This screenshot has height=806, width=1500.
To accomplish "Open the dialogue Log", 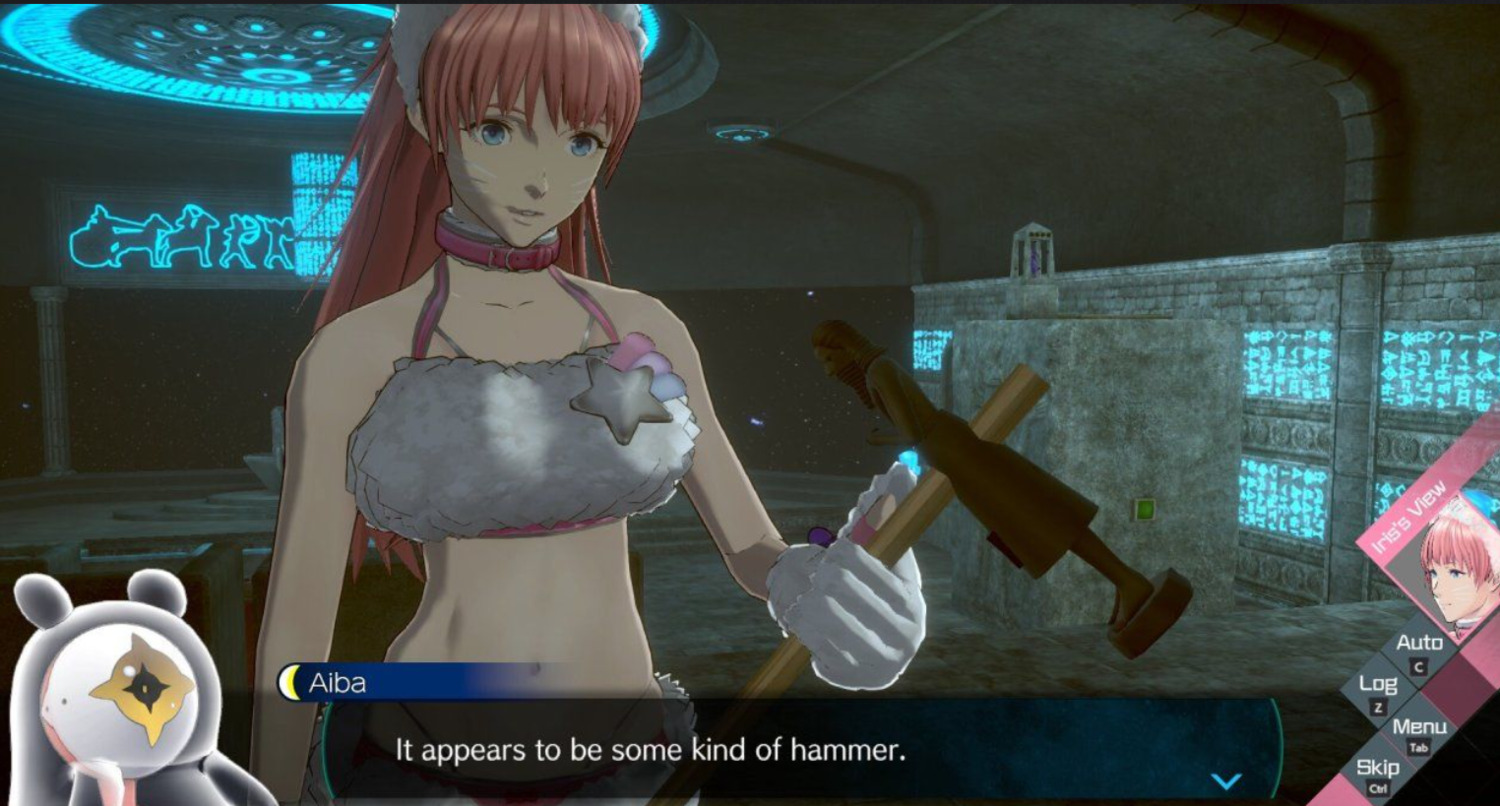I will tap(1377, 687).
